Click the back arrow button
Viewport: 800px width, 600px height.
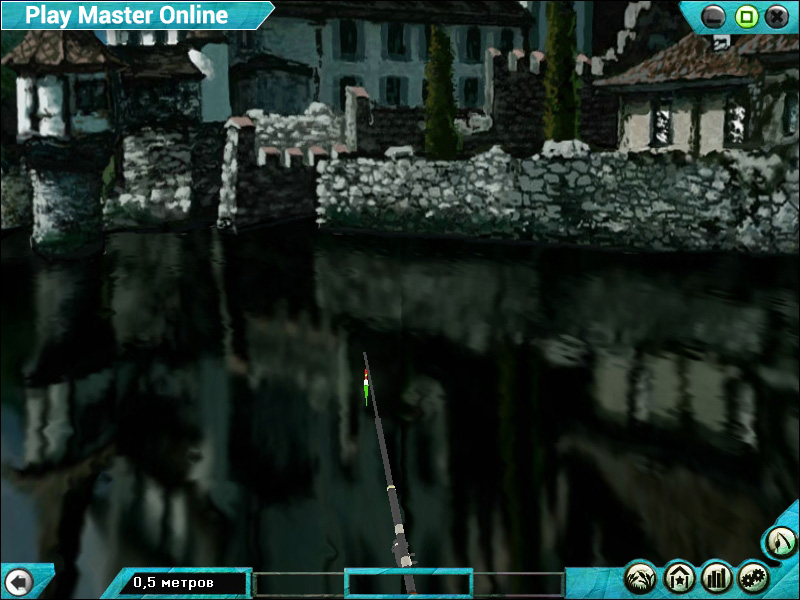click(x=17, y=581)
